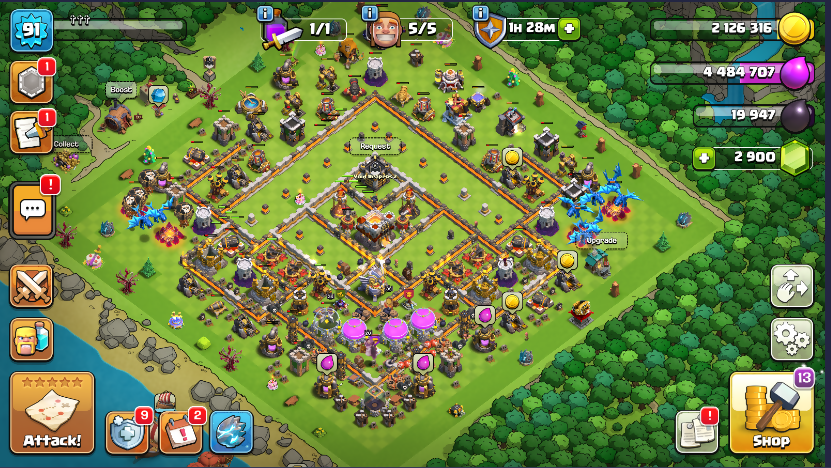Buy more gems with the green plus
Screen dimensions: 831x468
coord(705,158)
